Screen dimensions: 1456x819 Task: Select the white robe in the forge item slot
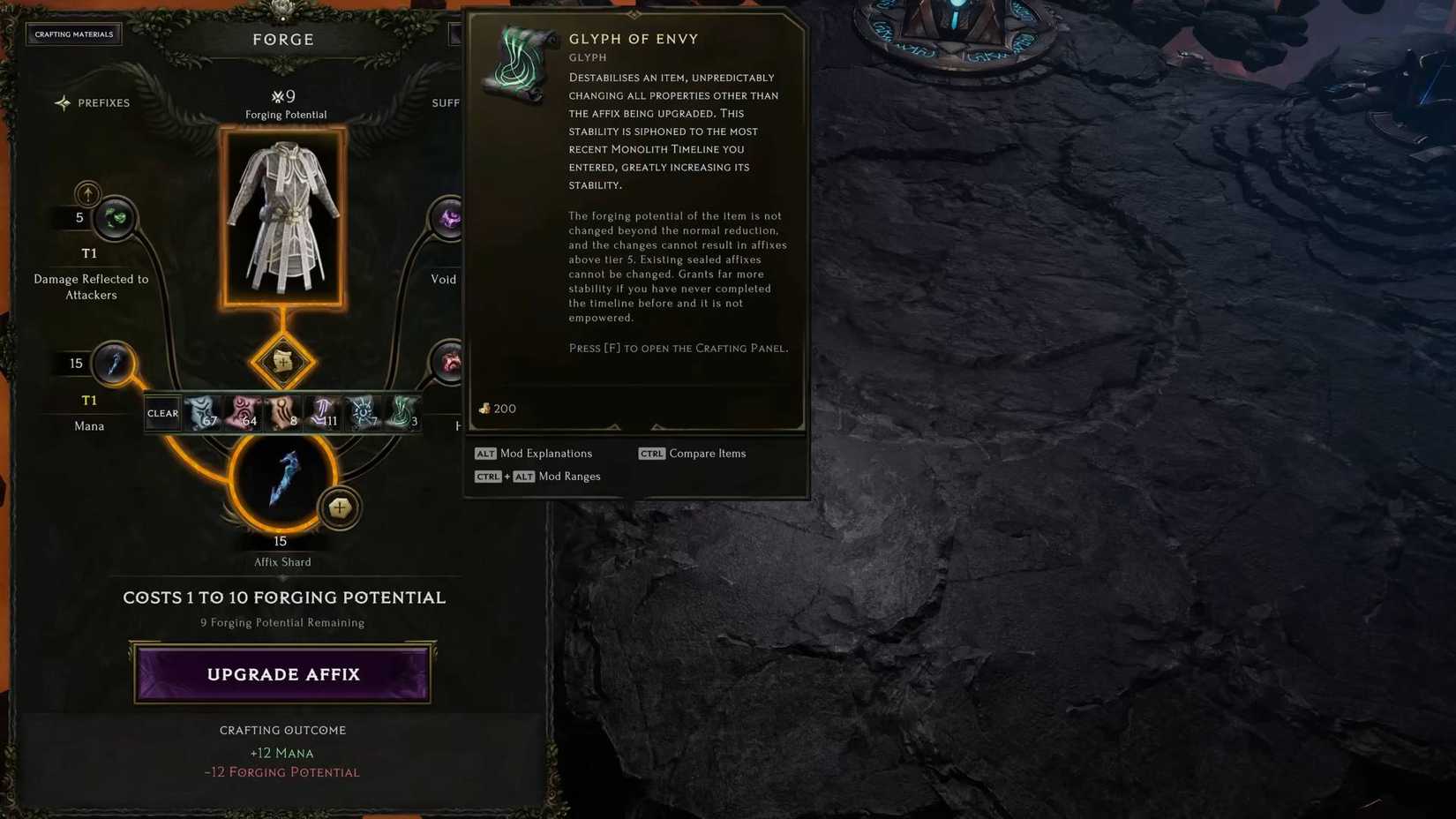click(x=283, y=216)
